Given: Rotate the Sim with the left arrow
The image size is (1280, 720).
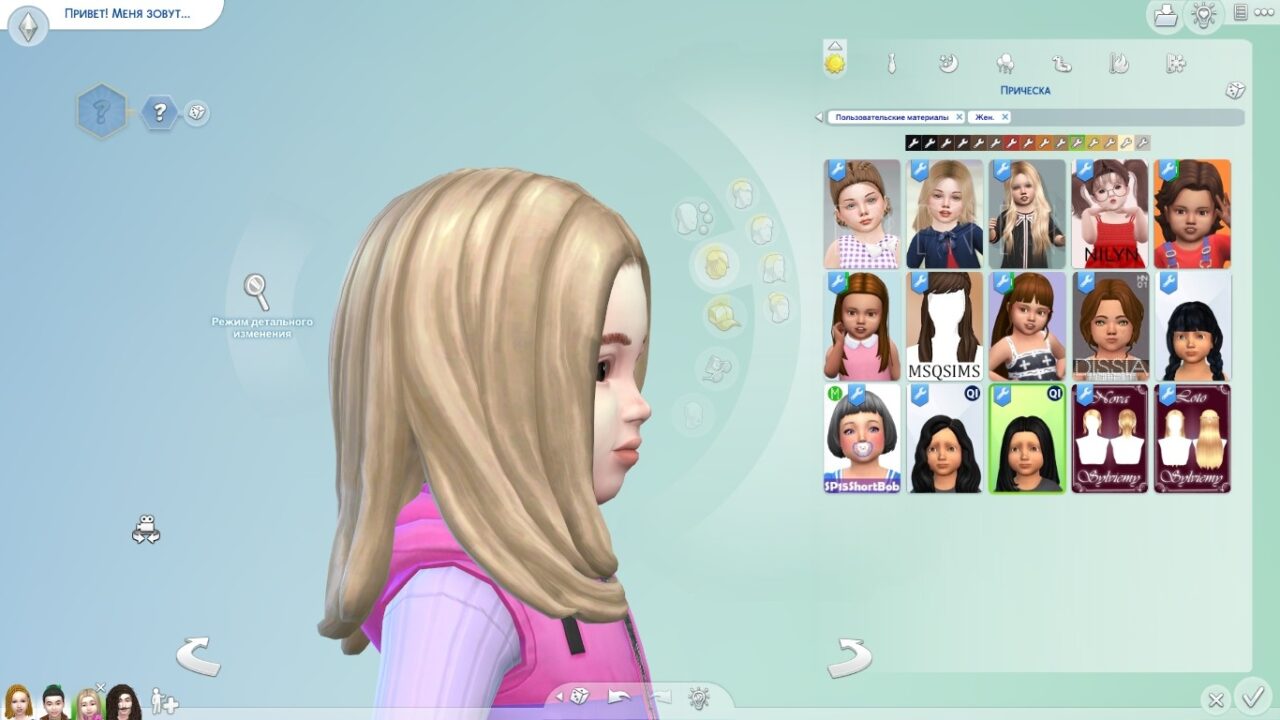Looking at the screenshot, I should coord(197,657).
